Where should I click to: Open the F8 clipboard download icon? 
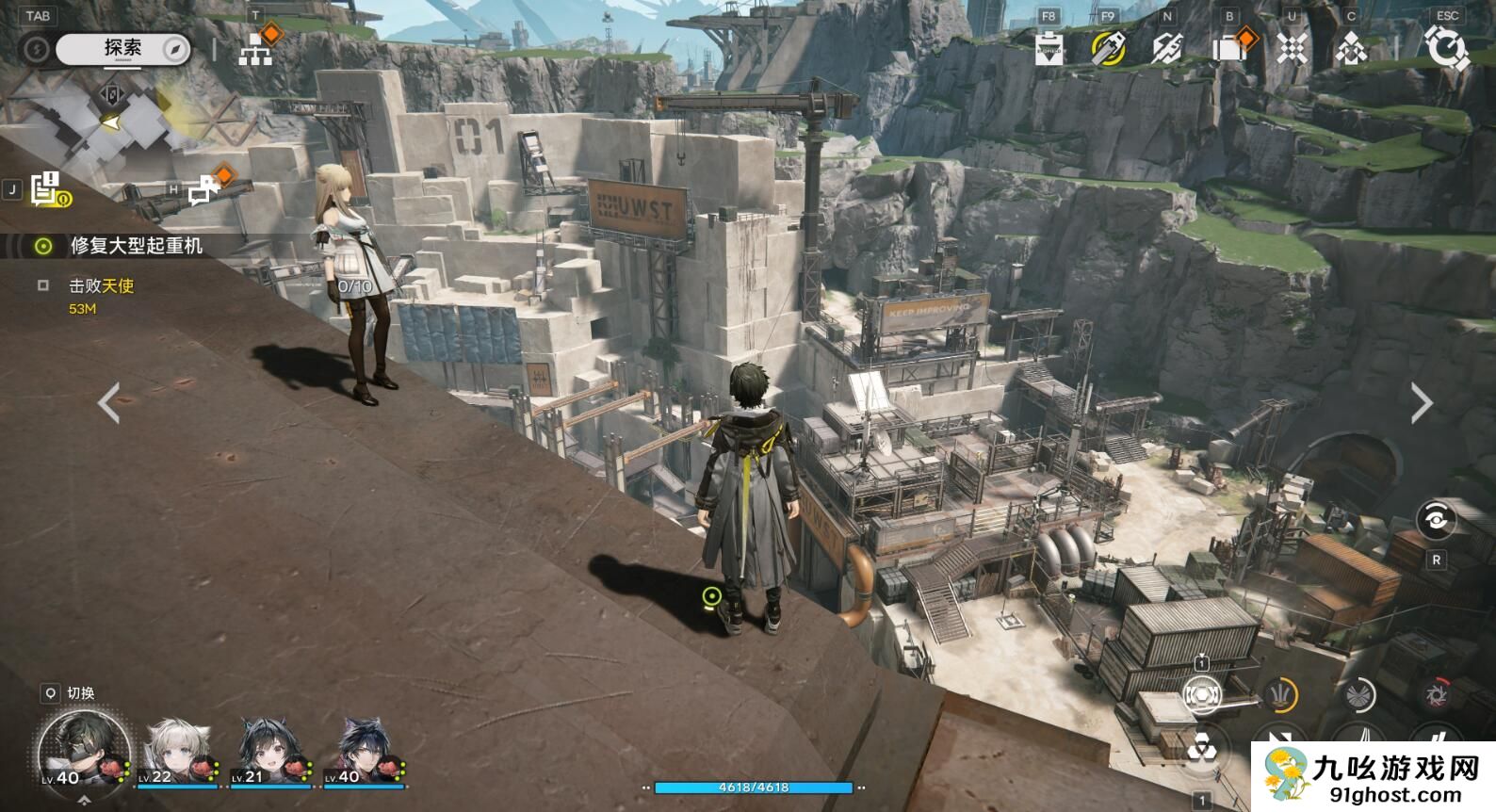pos(1049,48)
